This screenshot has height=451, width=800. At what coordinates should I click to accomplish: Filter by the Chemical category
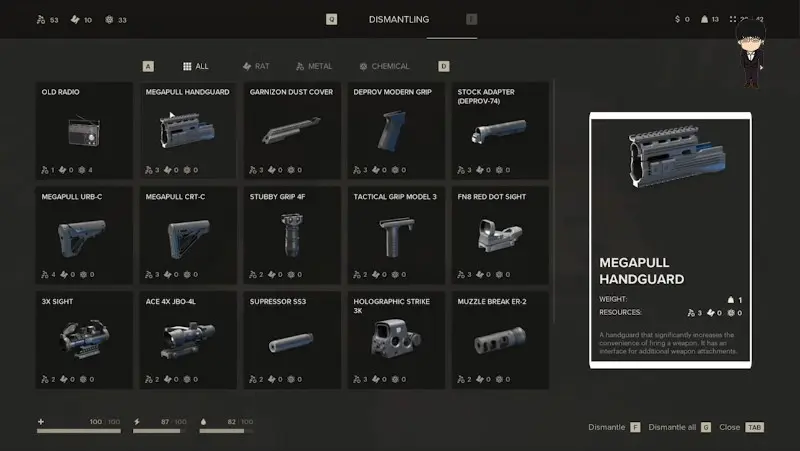385,66
